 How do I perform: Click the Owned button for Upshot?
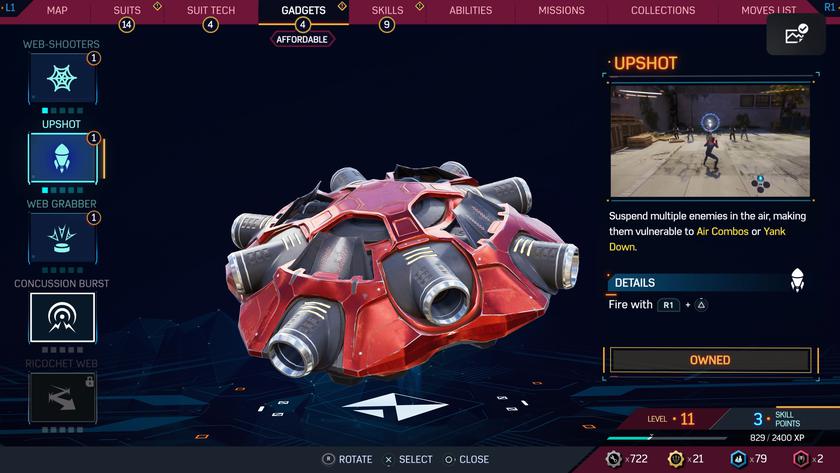click(x=709, y=360)
